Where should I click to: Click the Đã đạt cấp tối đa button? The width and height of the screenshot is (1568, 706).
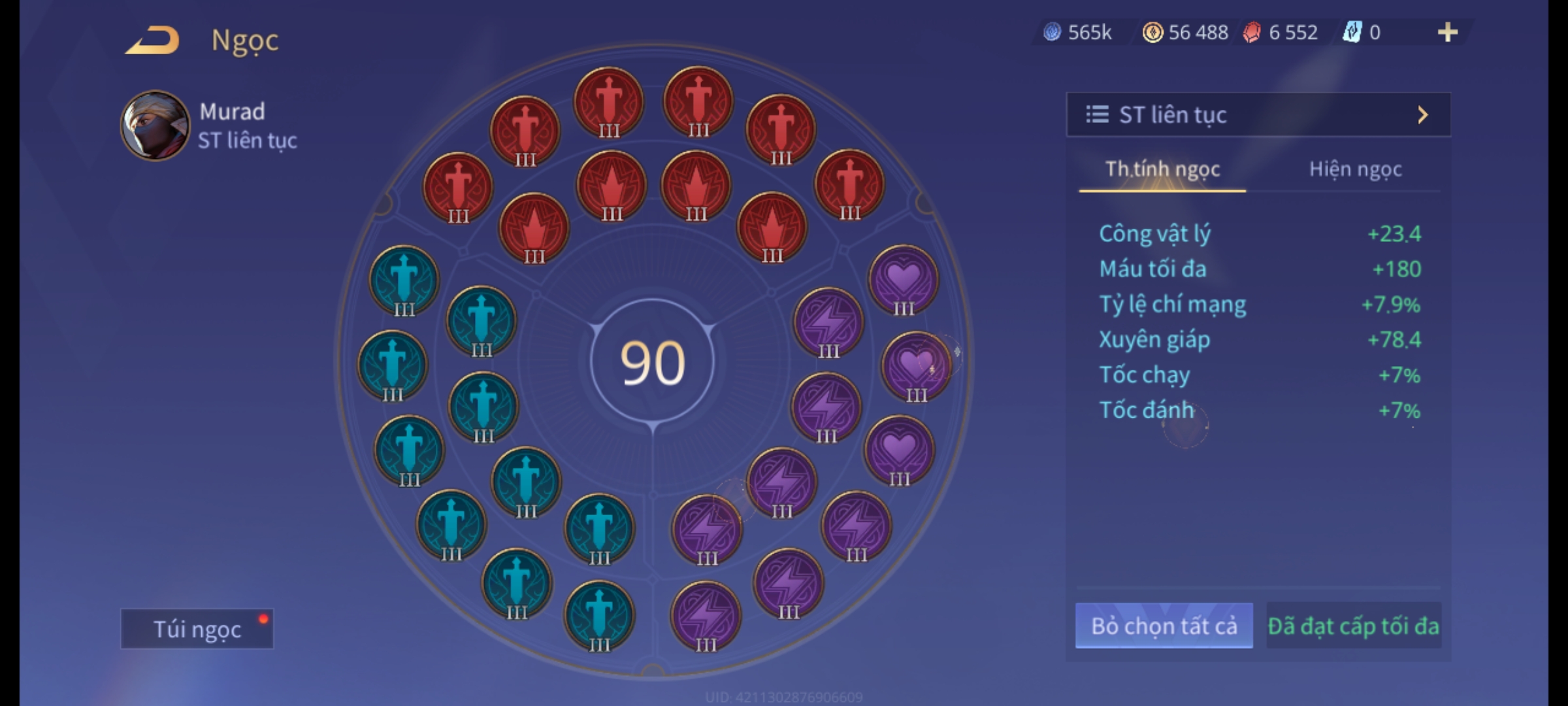point(1353,626)
